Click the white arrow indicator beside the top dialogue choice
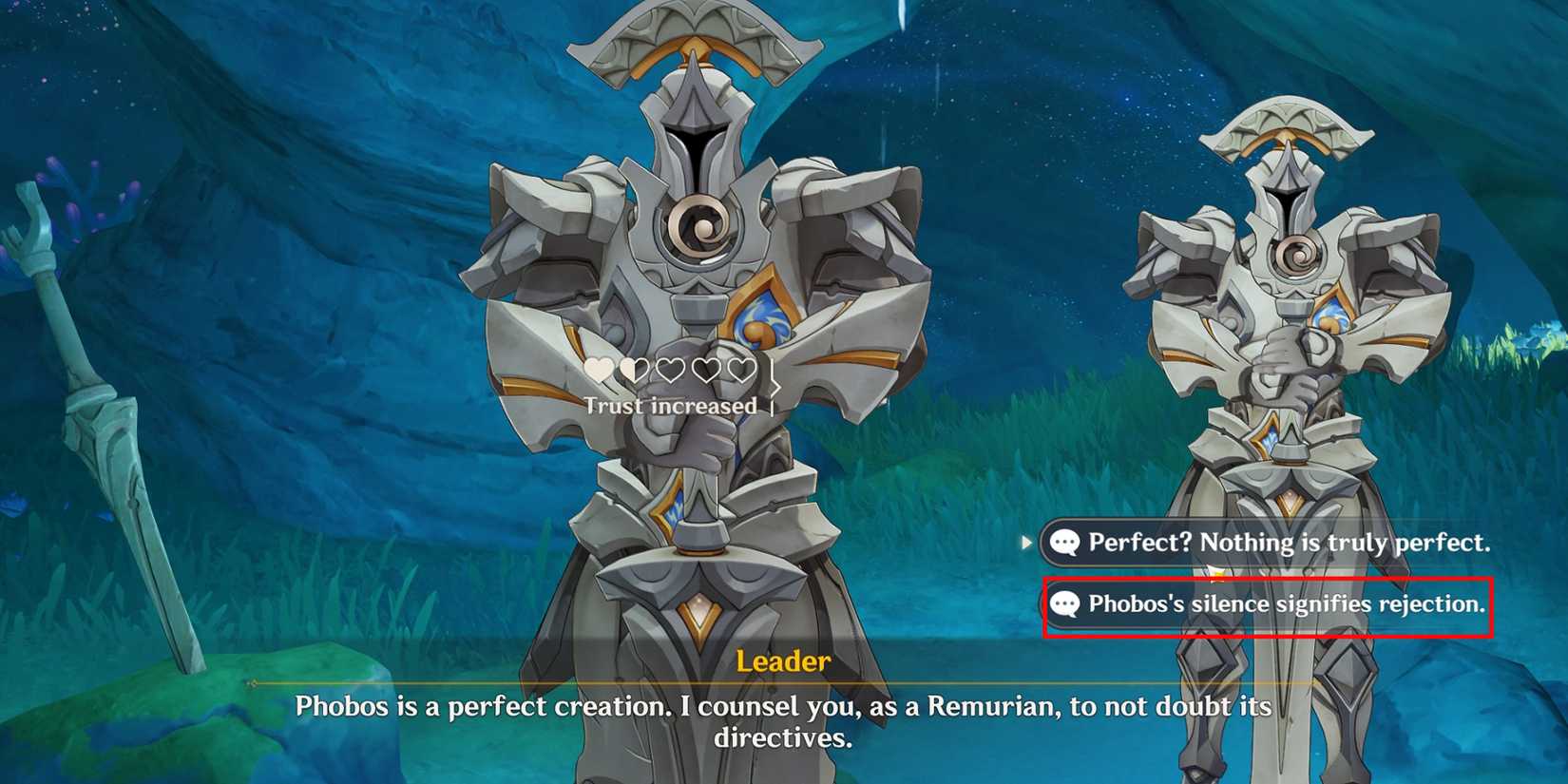1568x784 pixels. coord(1027,543)
